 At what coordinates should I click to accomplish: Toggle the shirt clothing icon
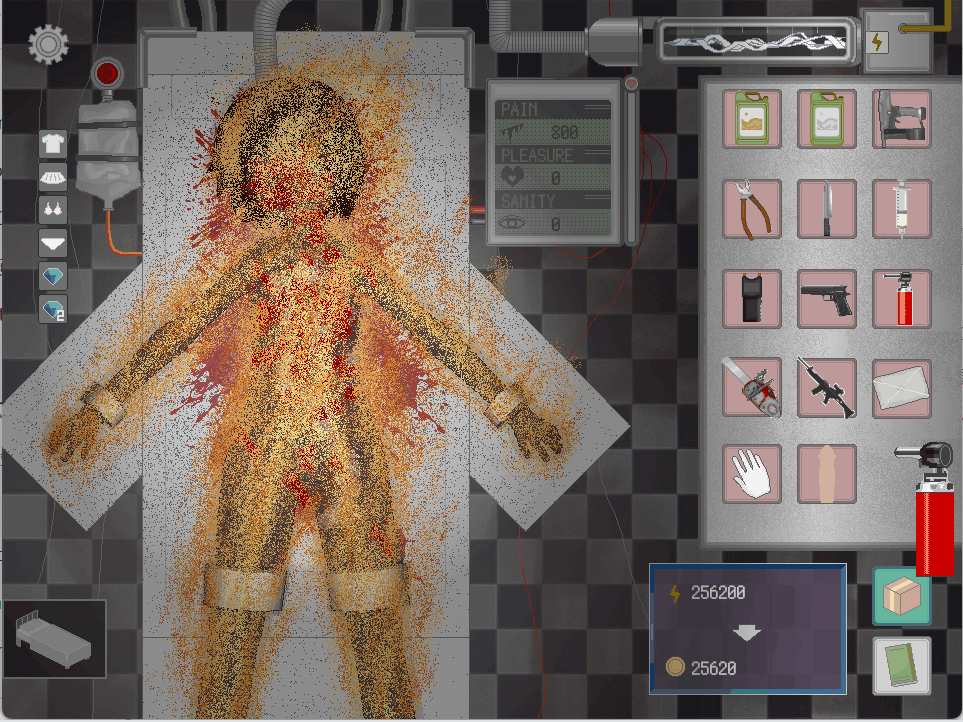53,143
